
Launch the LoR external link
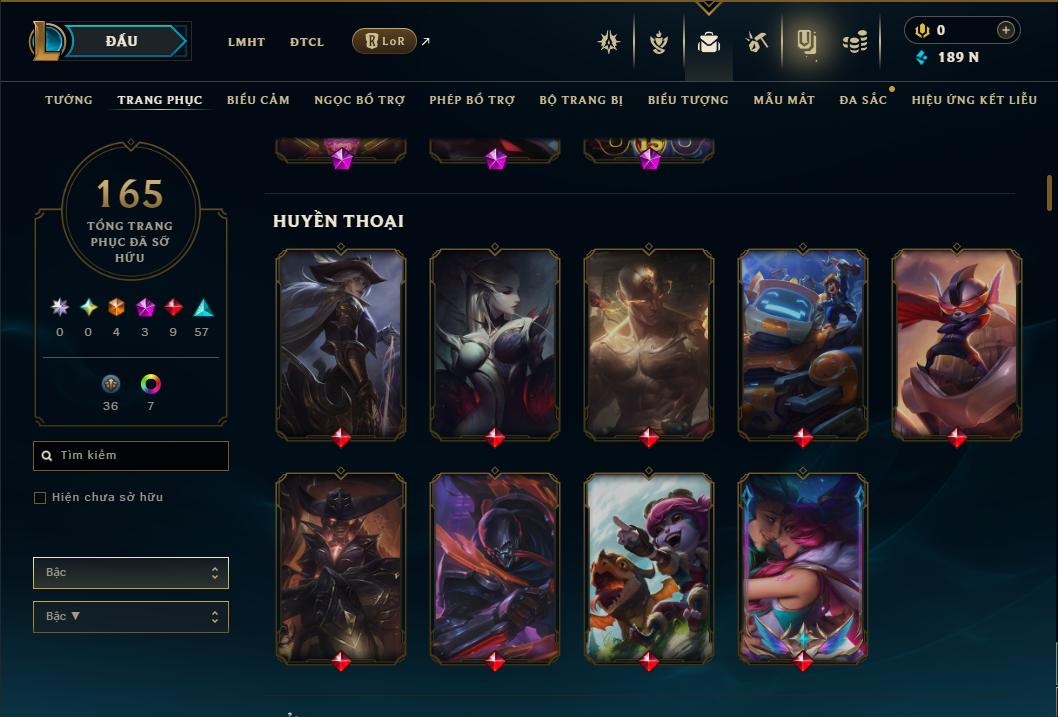click(x=385, y=41)
